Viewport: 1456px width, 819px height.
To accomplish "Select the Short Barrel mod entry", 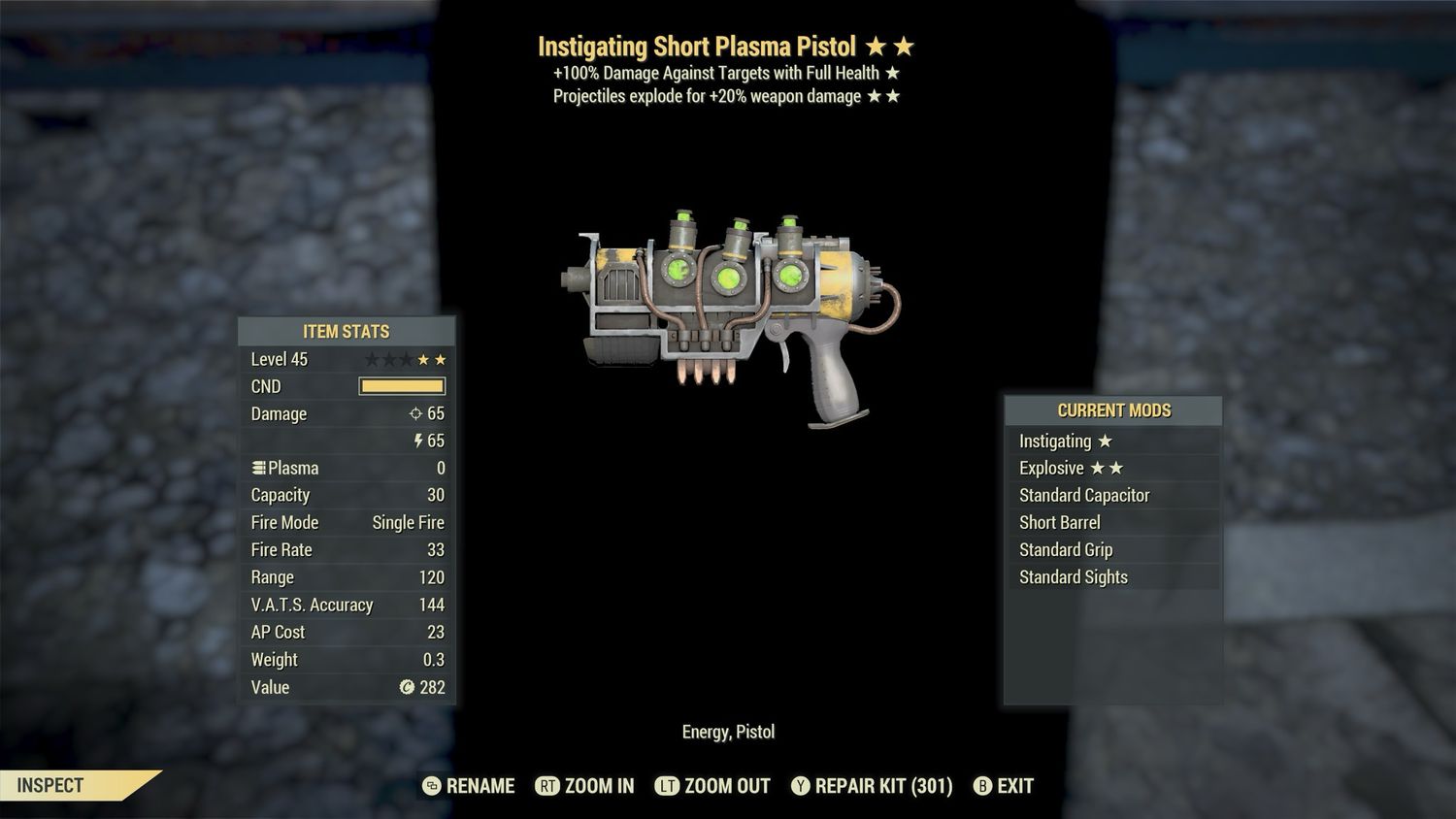I will point(1060,522).
